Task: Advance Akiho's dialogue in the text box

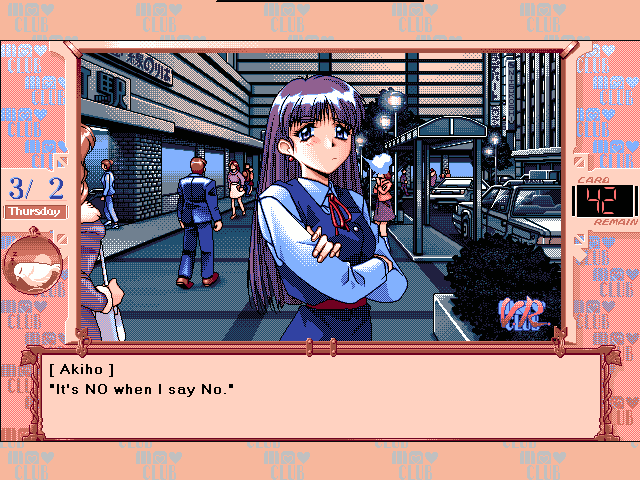Action: tap(320, 395)
